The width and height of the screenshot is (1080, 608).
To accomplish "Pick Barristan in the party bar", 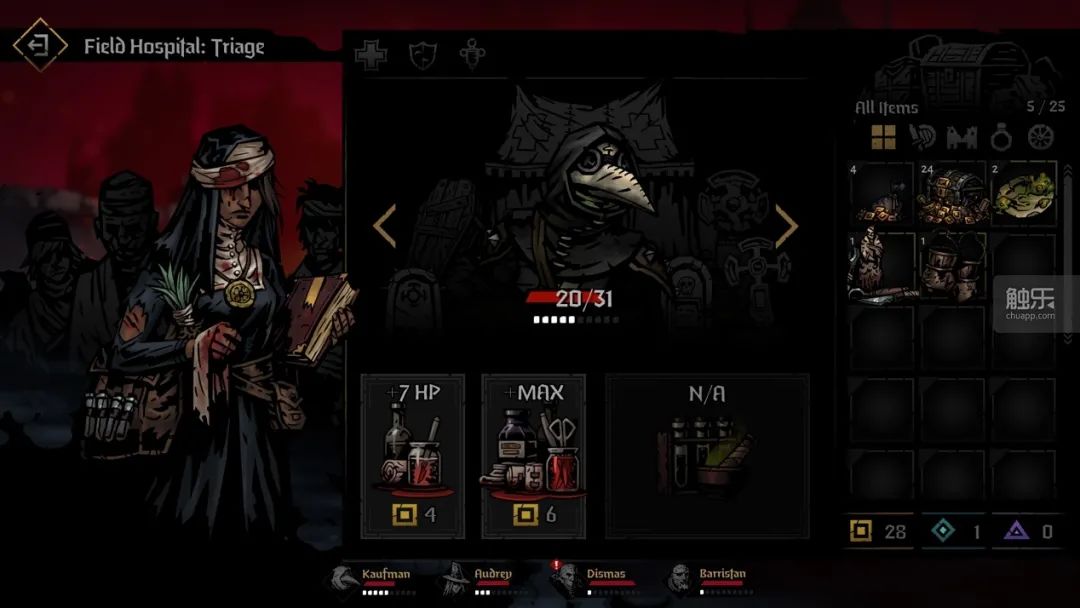I will (x=708, y=578).
